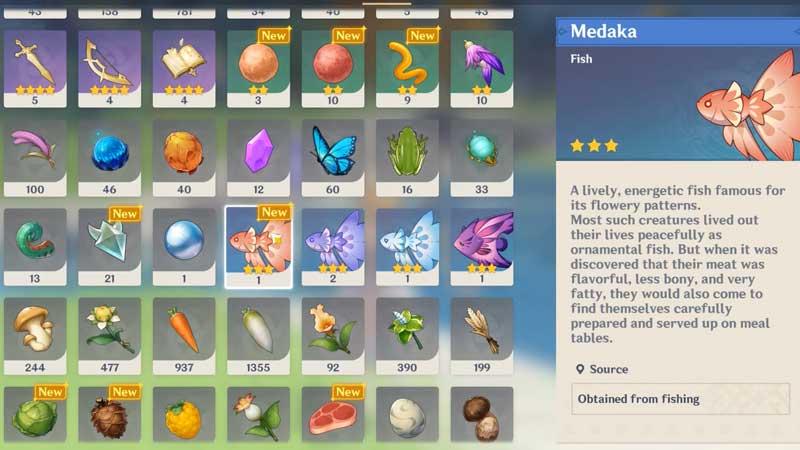
Task: Pick the cabbage slot marked New
Action: 35,415
